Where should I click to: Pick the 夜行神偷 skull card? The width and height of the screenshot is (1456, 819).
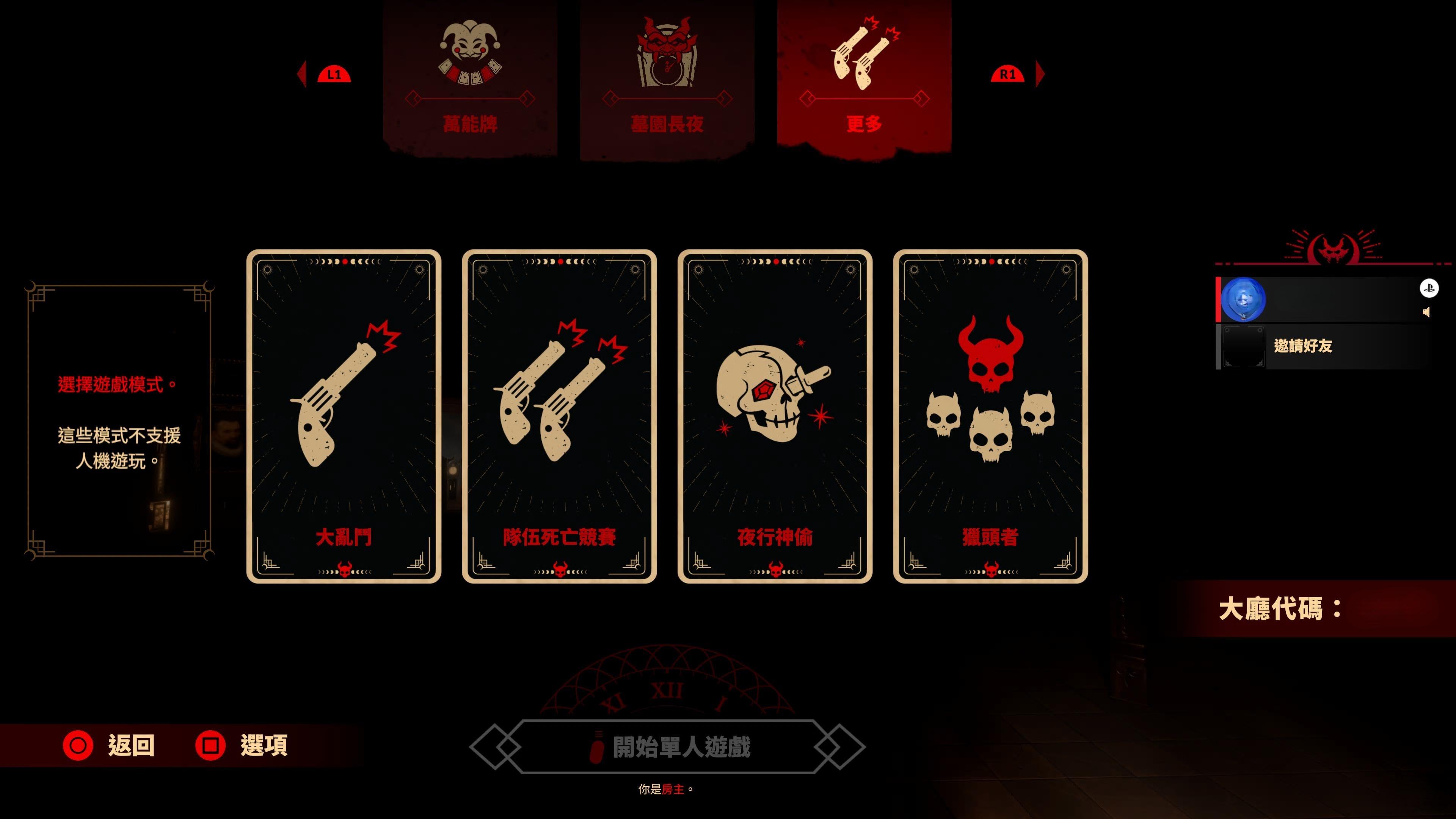775,416
